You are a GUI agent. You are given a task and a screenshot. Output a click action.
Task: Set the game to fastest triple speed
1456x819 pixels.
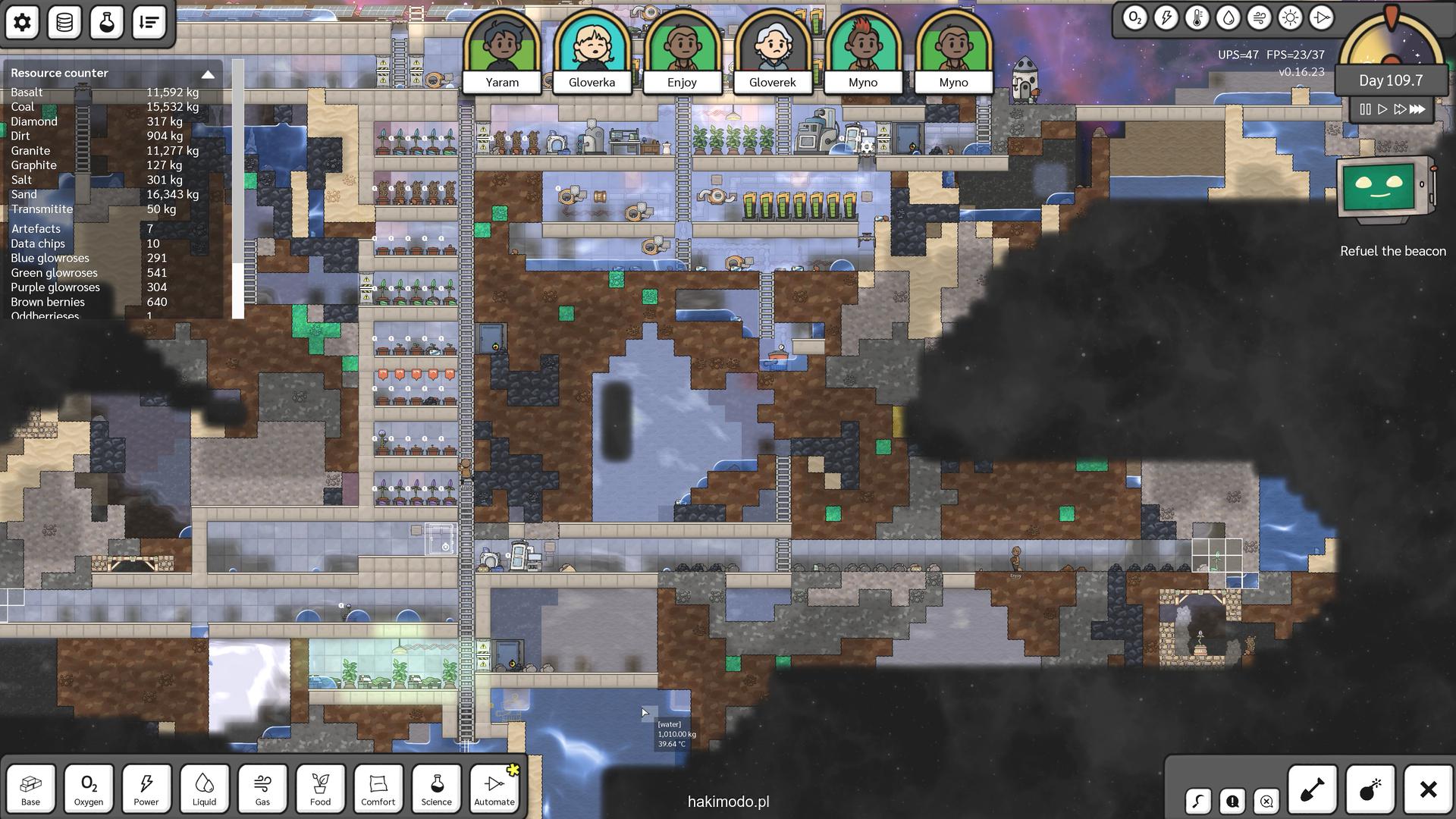(x=1417, y=109)
